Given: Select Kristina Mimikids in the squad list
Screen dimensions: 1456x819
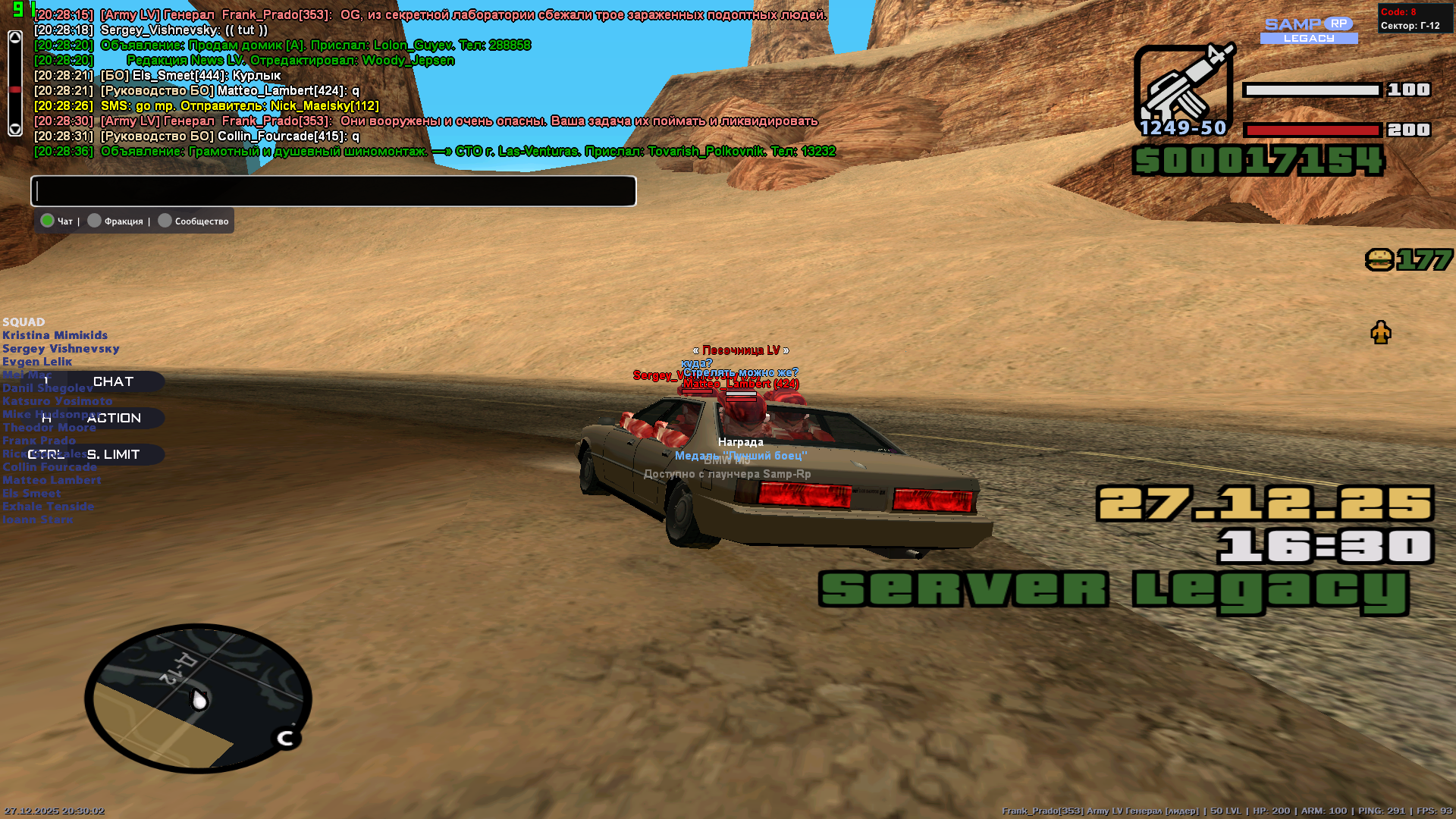Looking at the screenshot, I should (55, 334).
